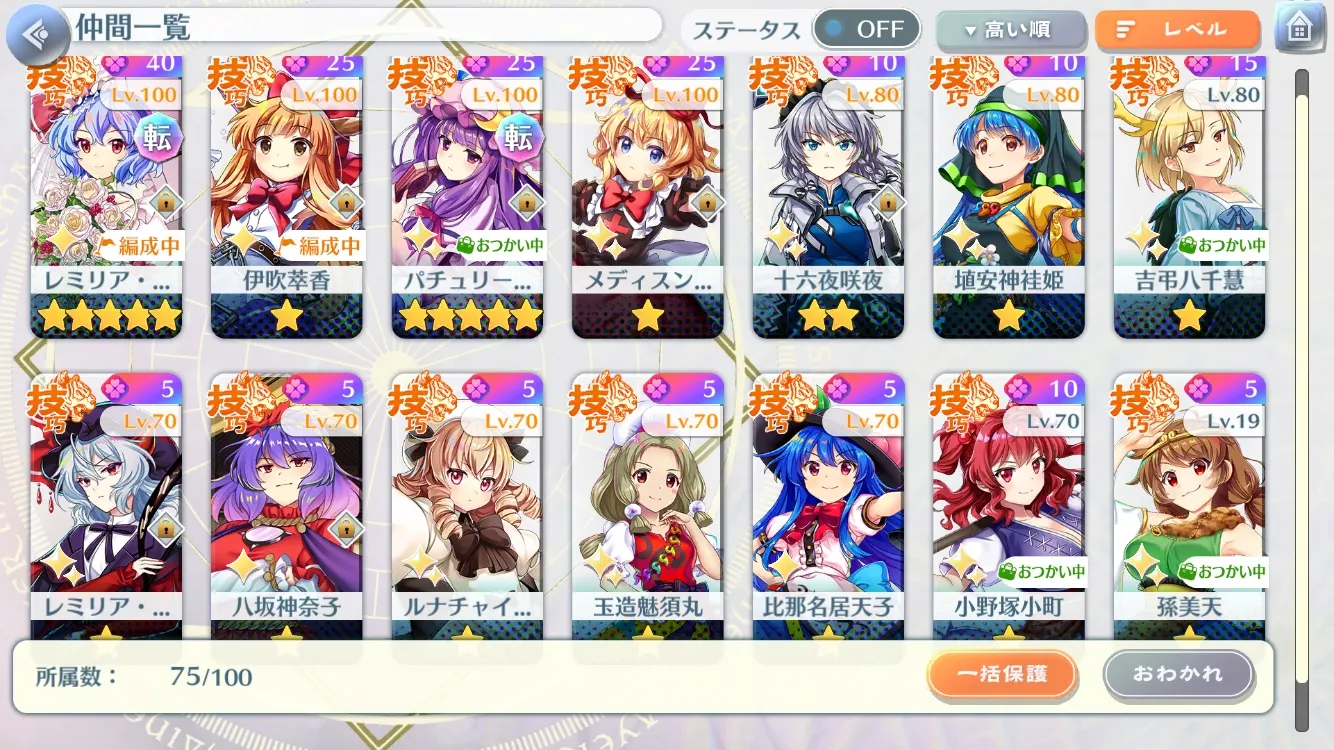Select the 玉造魅須丸 character card
1334x750 pixels.
click(x=647, y=505)
